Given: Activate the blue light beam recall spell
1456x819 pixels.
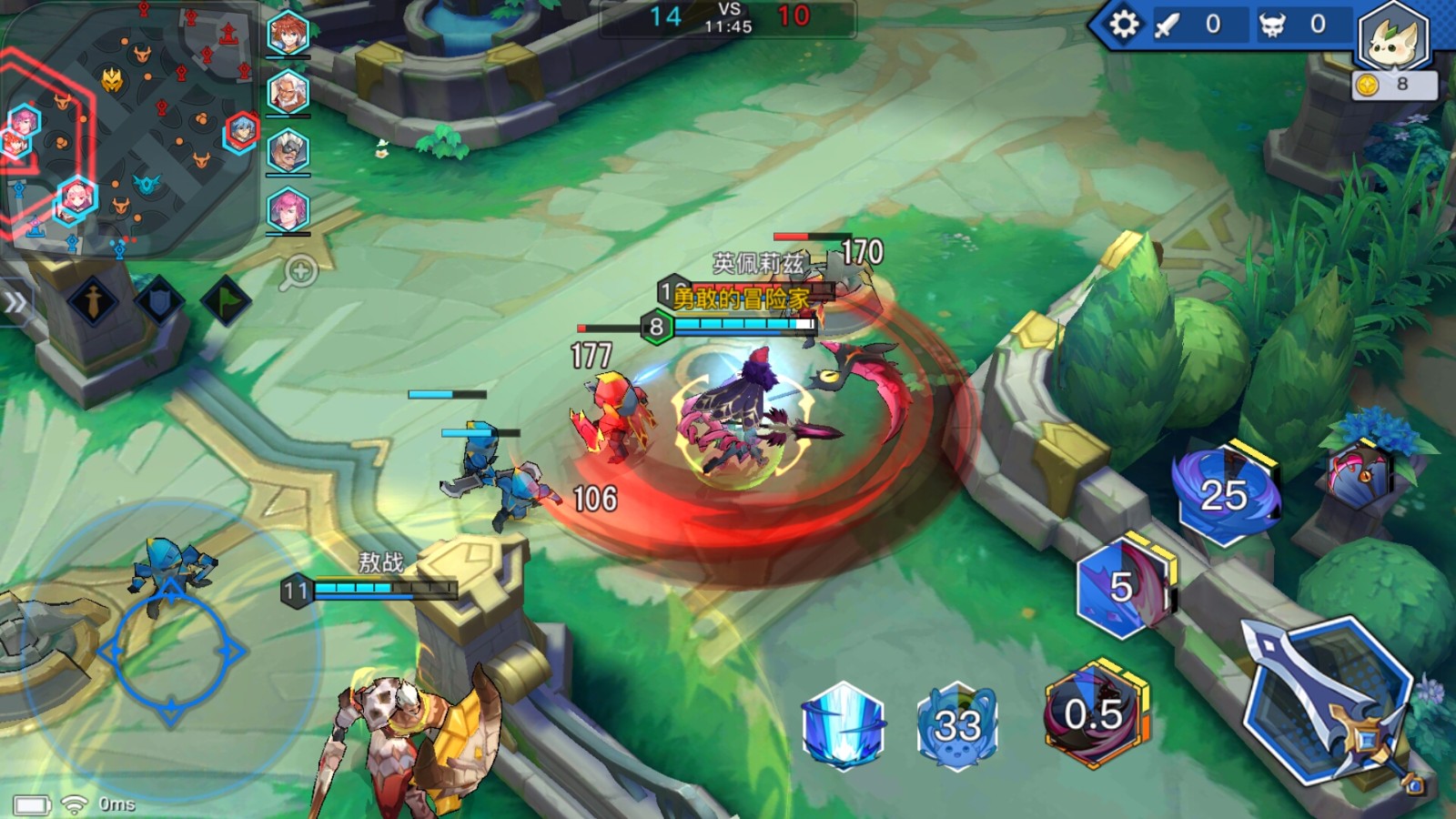Looking at the screenshot, I should (x=844, y=726).
